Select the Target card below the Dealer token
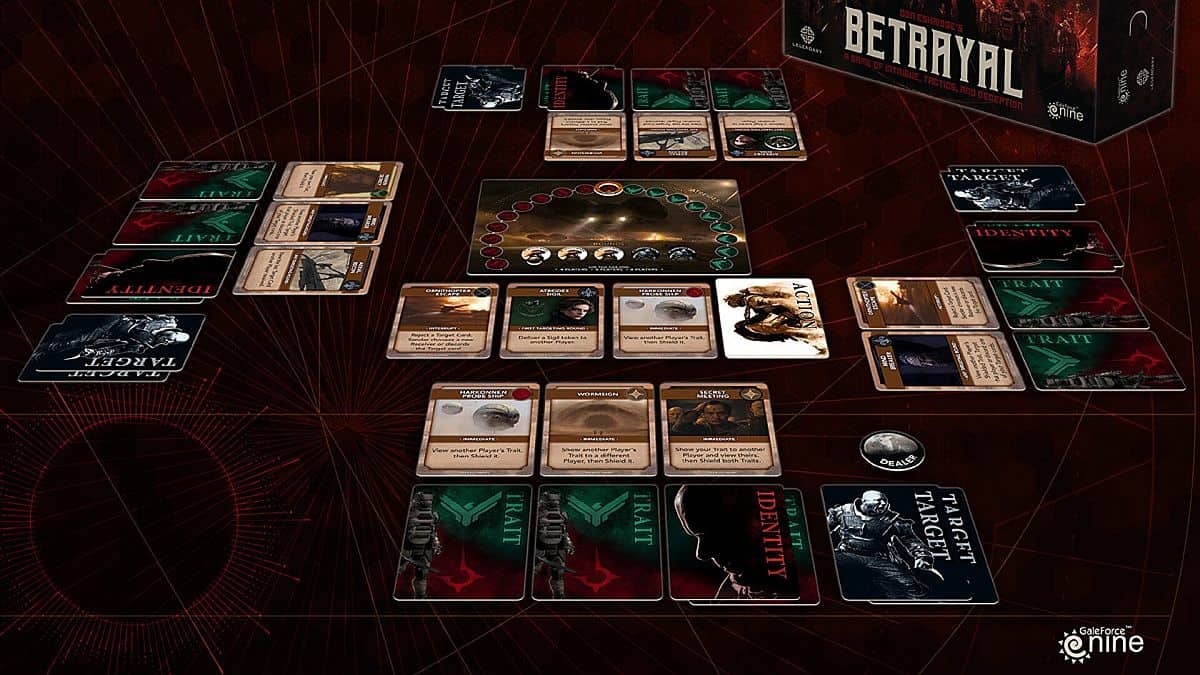The image size is (1200, 675). click(x=905, y=543)
